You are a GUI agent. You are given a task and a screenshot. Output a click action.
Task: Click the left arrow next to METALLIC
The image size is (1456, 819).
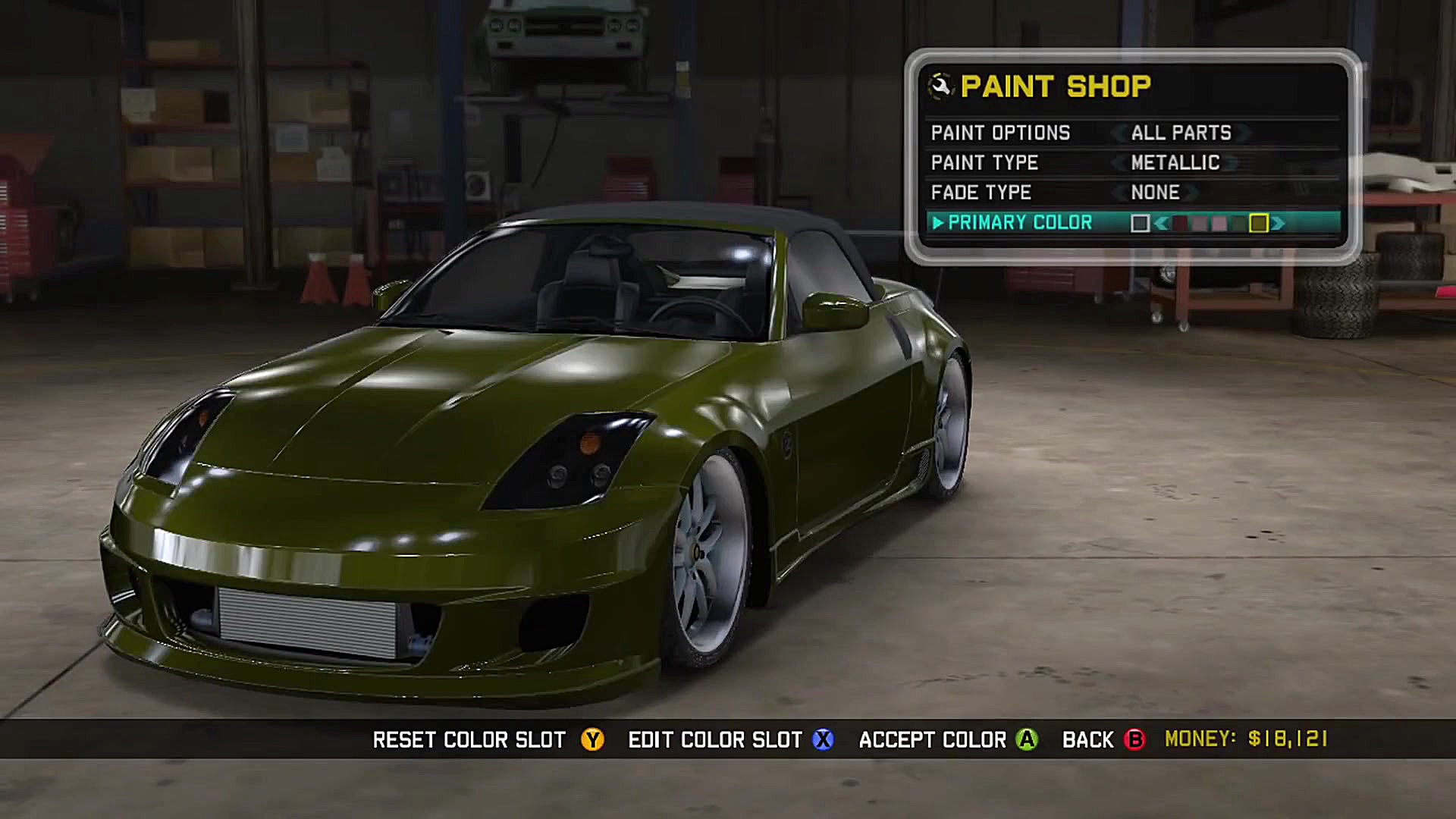(1119, 162)
